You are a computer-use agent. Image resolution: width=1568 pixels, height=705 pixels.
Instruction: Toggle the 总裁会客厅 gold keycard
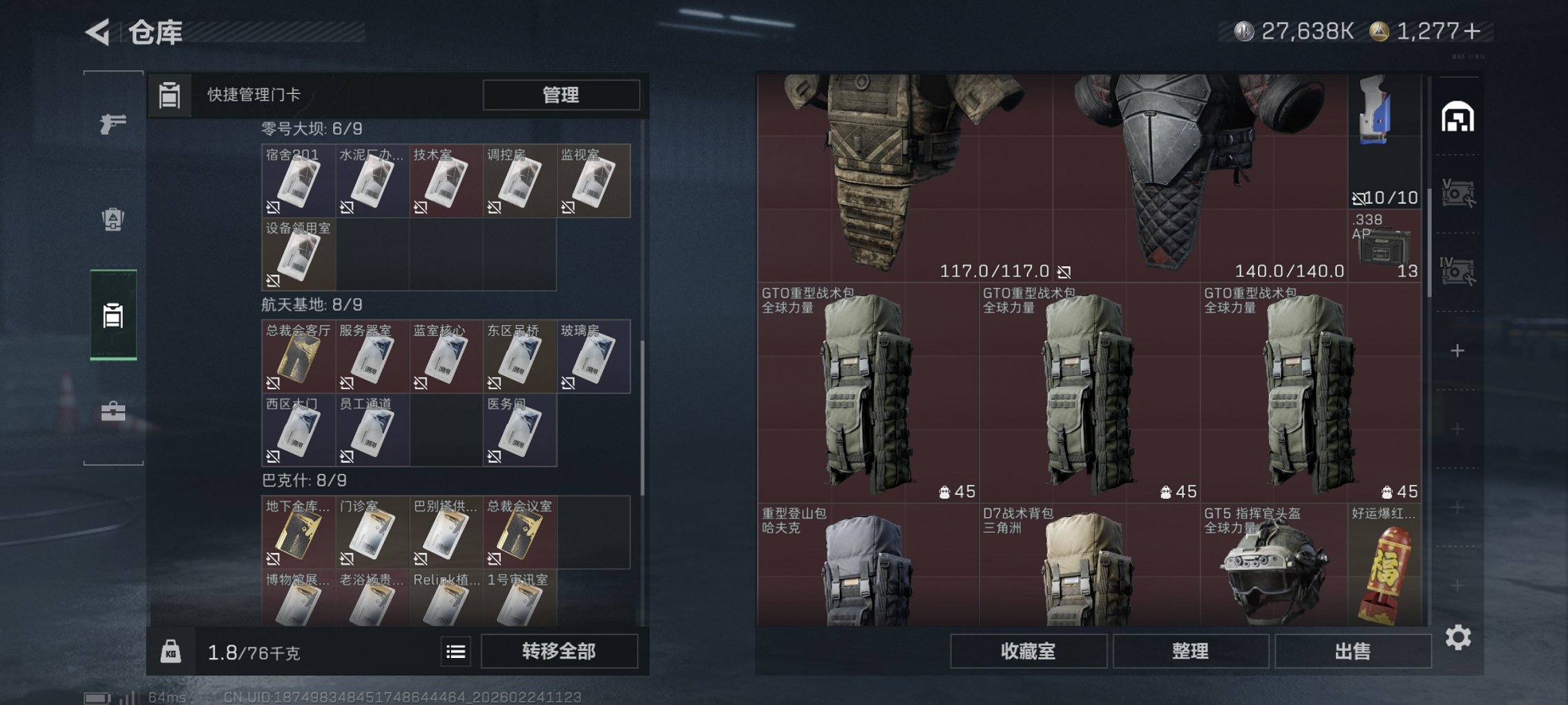(298, 357)
